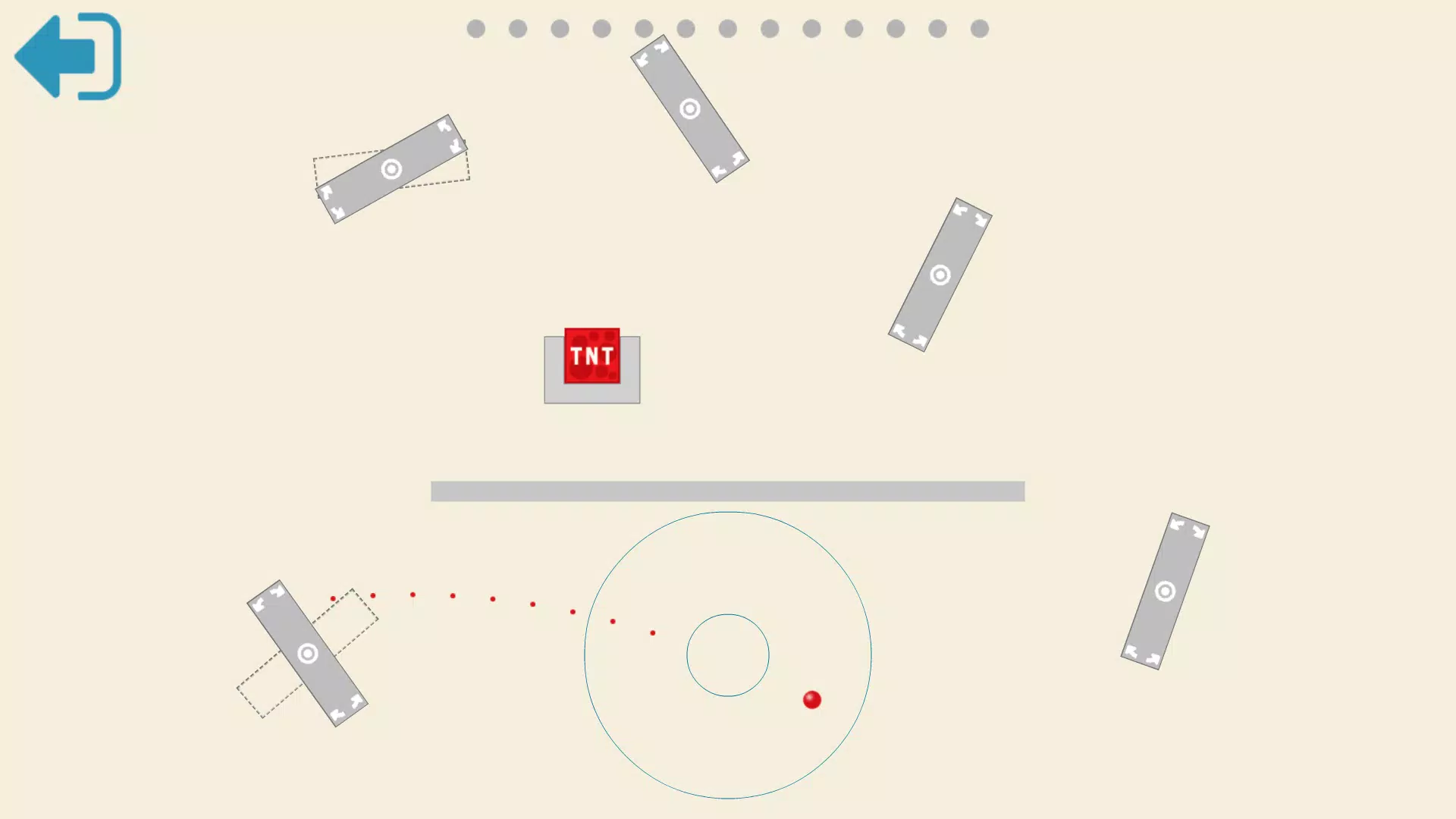
Task: Select the rotation hub of the bottom-left platform
Action: click(x=307, y=653)
